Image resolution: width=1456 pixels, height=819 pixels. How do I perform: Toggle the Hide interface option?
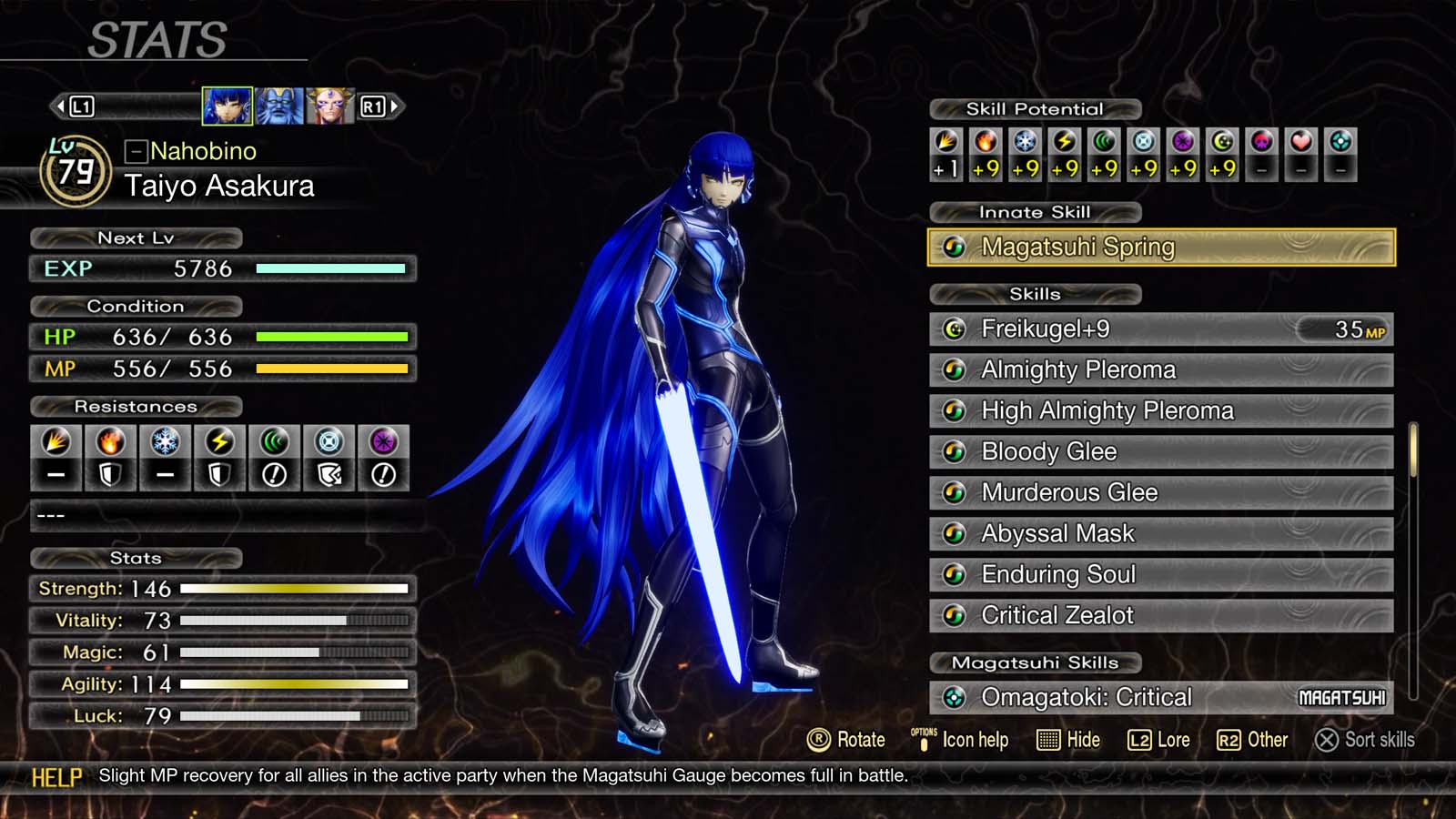[1070, 740]
